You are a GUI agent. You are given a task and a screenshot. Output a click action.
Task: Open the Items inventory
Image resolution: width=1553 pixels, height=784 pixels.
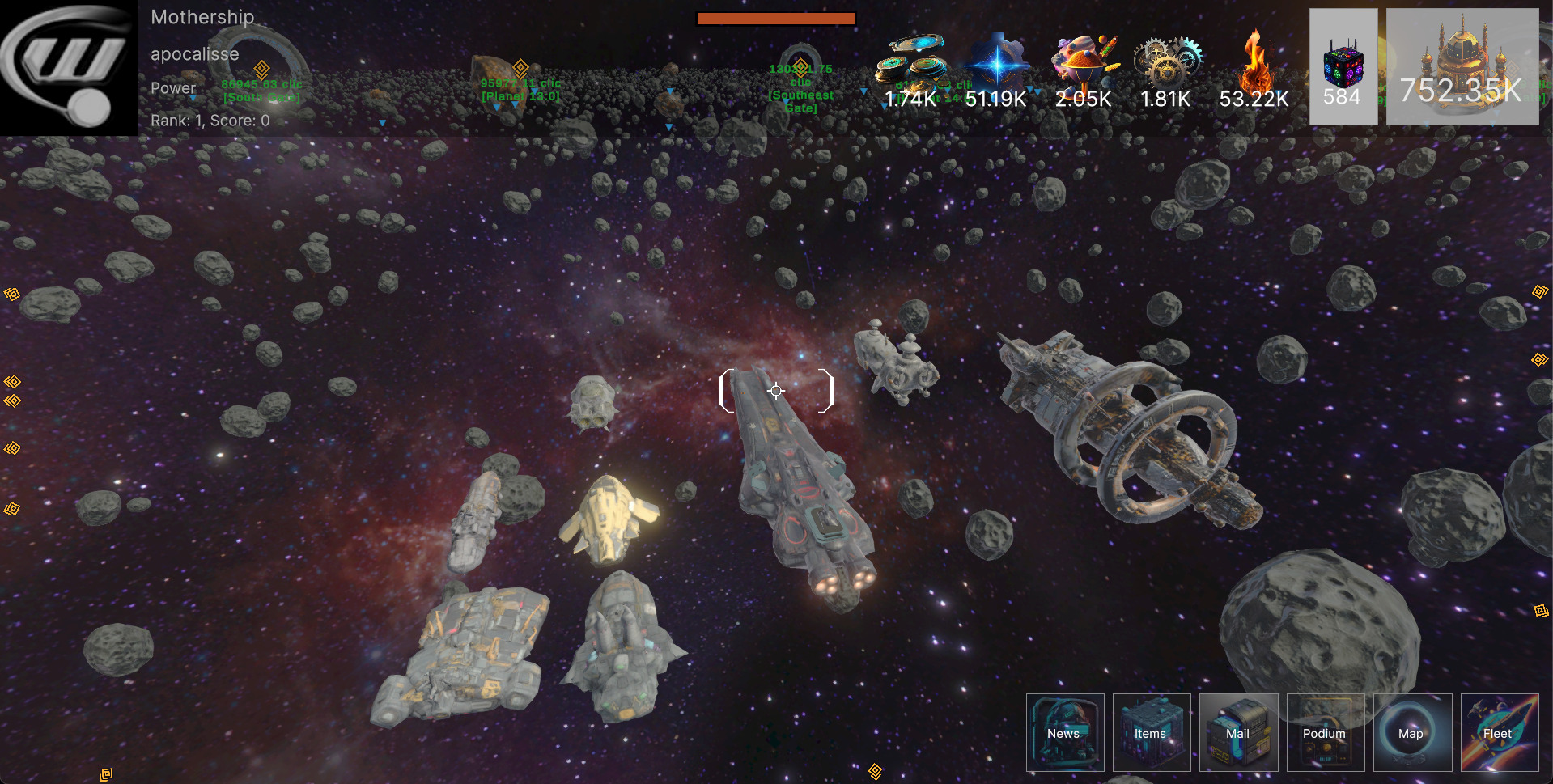point(1151,732)
